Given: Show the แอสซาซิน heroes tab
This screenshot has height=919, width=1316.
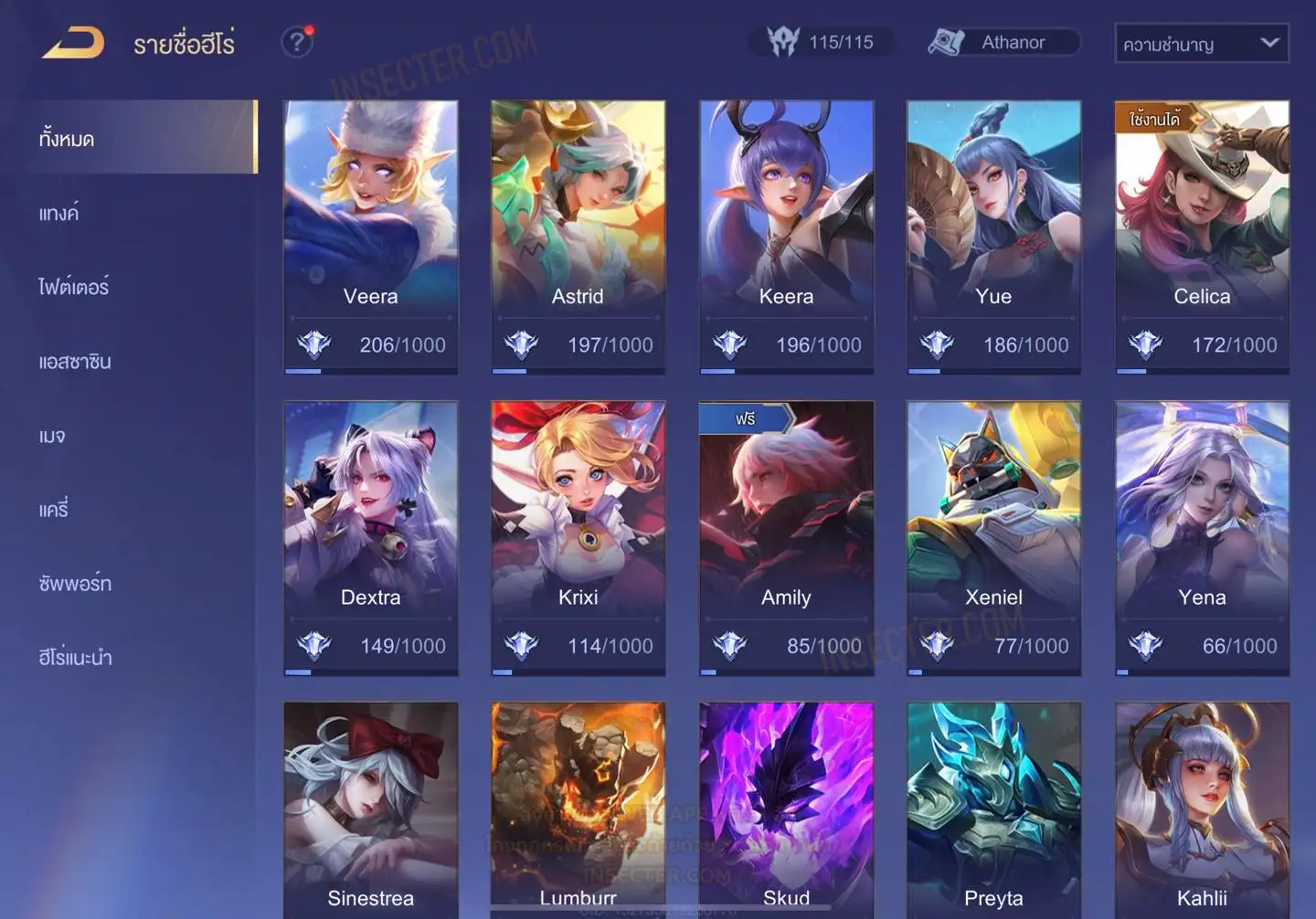Looking at the screenshot, I should (x=75, y=361).
